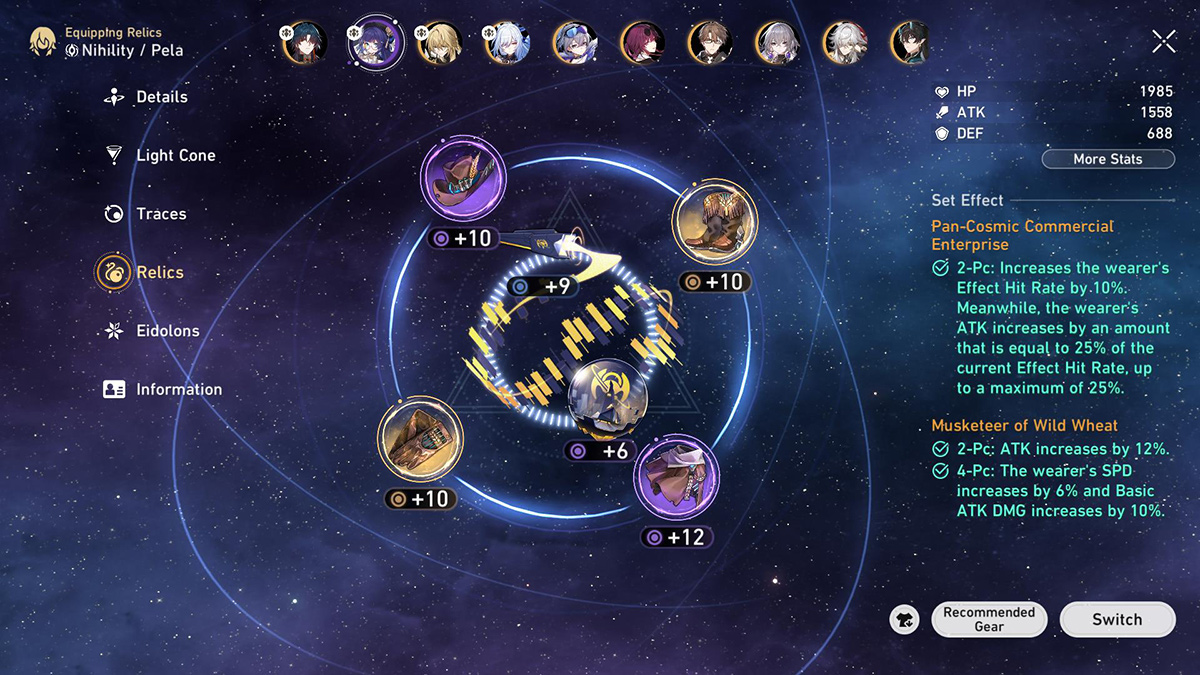Image resolution: width=1200 pixels, height=675 pixels.
Task: Go to the Light Cone section
Action: tap(175, 155)
